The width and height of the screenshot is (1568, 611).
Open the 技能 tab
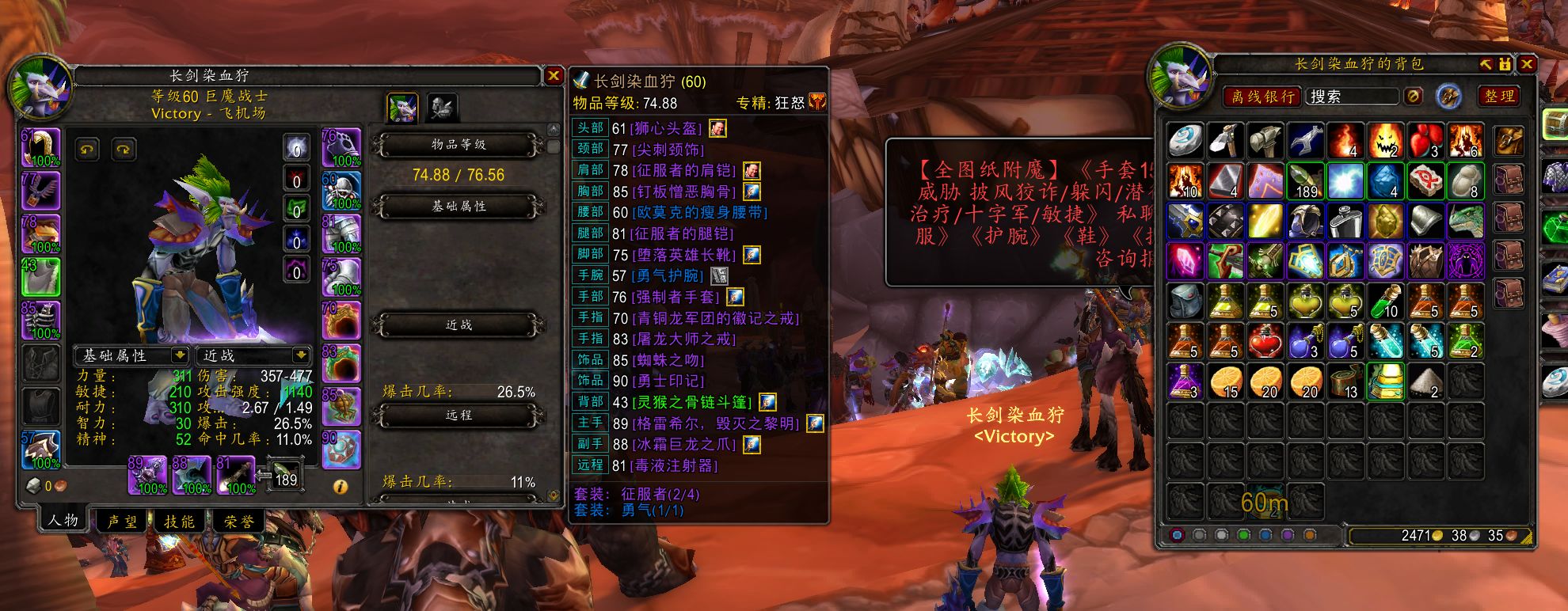tap(179, 522)
